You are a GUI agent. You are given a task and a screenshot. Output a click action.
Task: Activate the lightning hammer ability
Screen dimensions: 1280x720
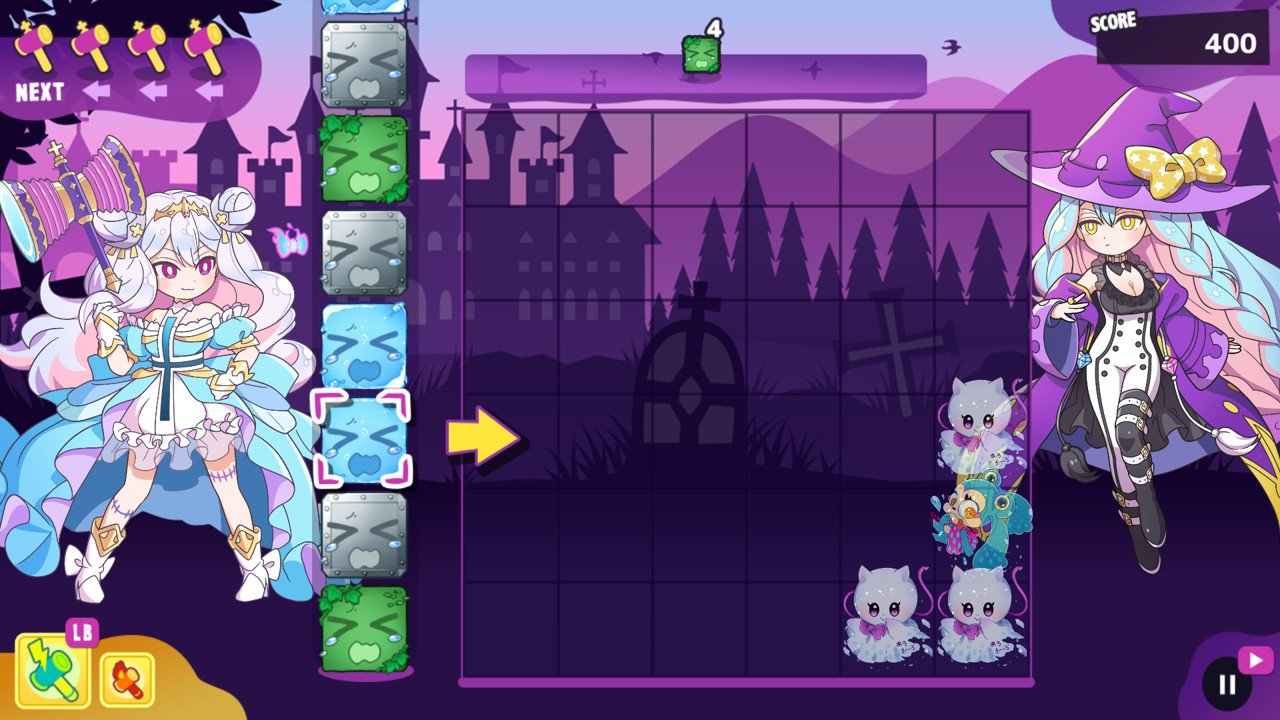pos(52,671)
